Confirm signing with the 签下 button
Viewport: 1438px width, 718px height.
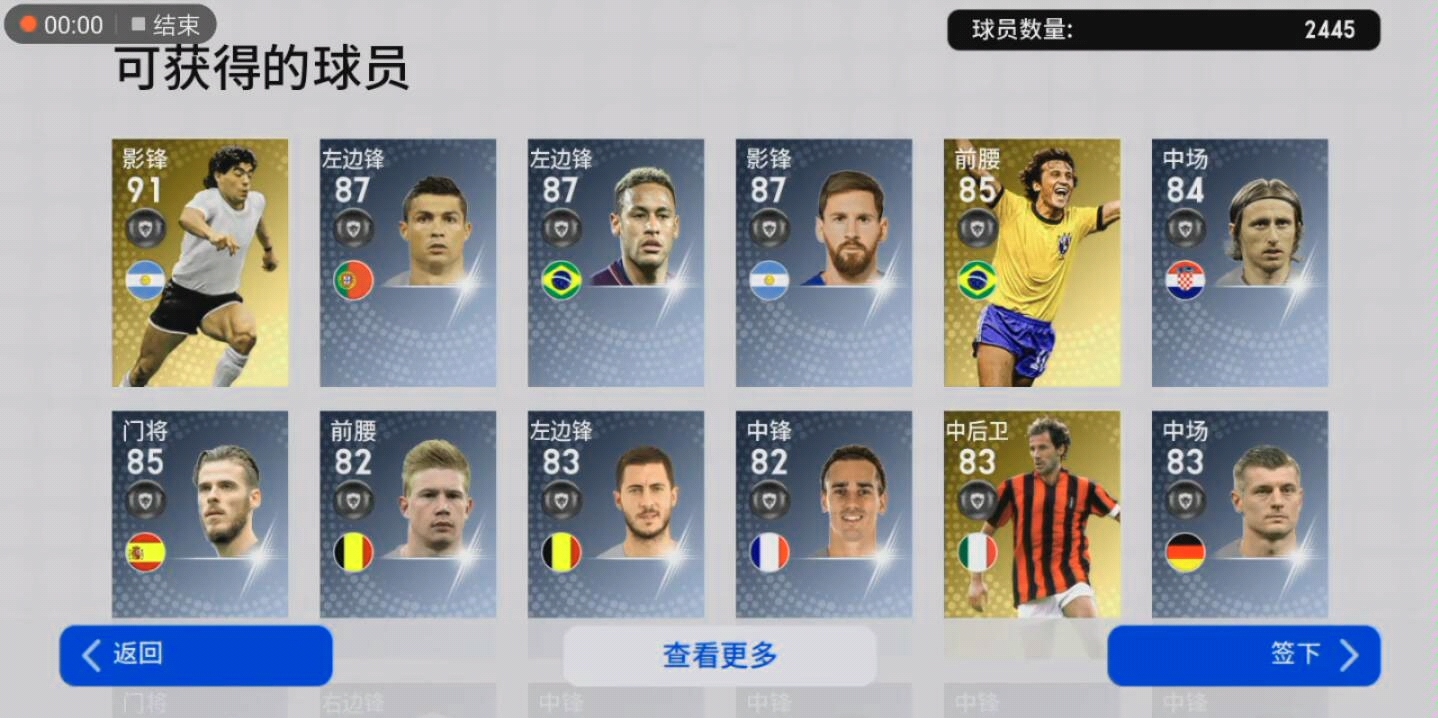1243,655
